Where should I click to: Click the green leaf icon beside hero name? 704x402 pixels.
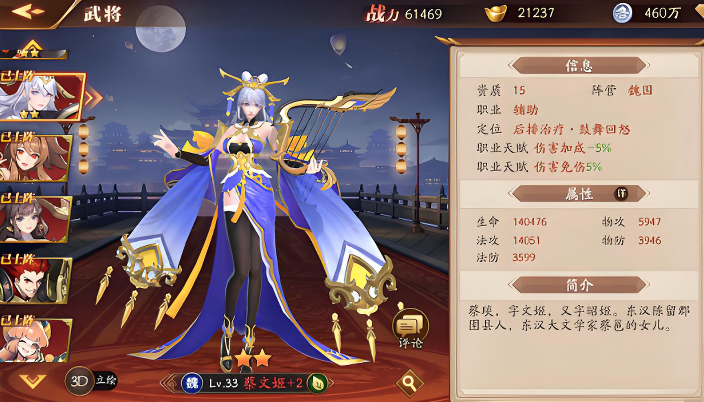[317, 382]
